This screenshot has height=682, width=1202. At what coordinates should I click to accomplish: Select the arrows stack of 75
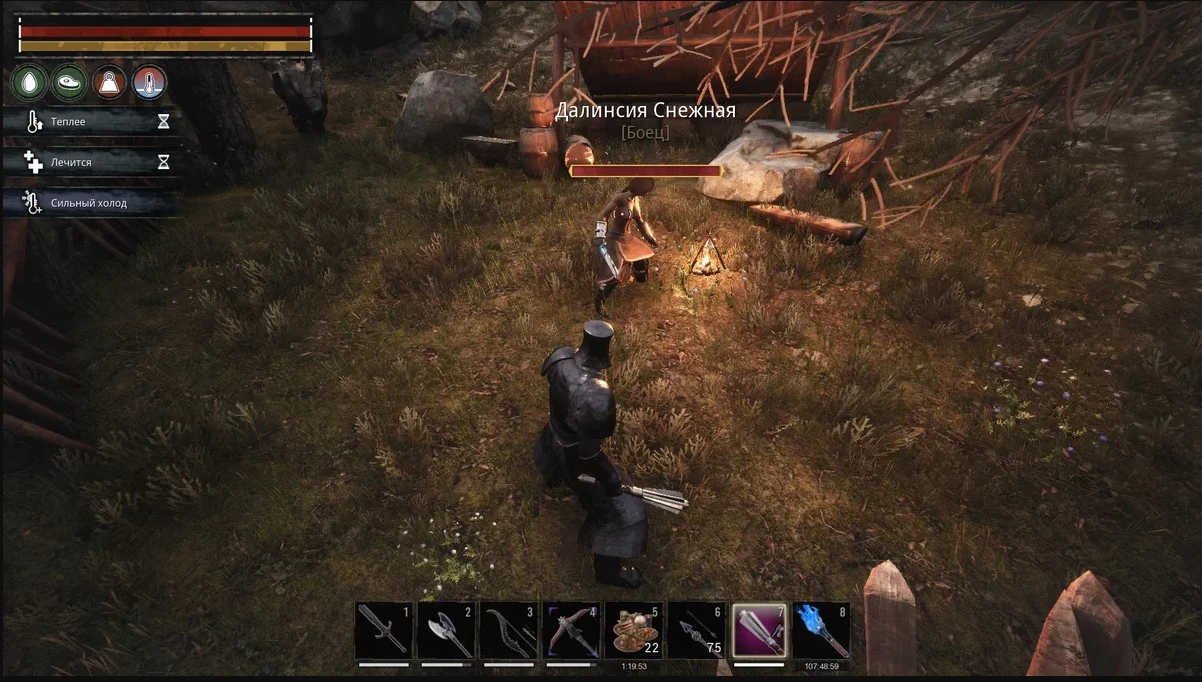[x=696, y=630]
